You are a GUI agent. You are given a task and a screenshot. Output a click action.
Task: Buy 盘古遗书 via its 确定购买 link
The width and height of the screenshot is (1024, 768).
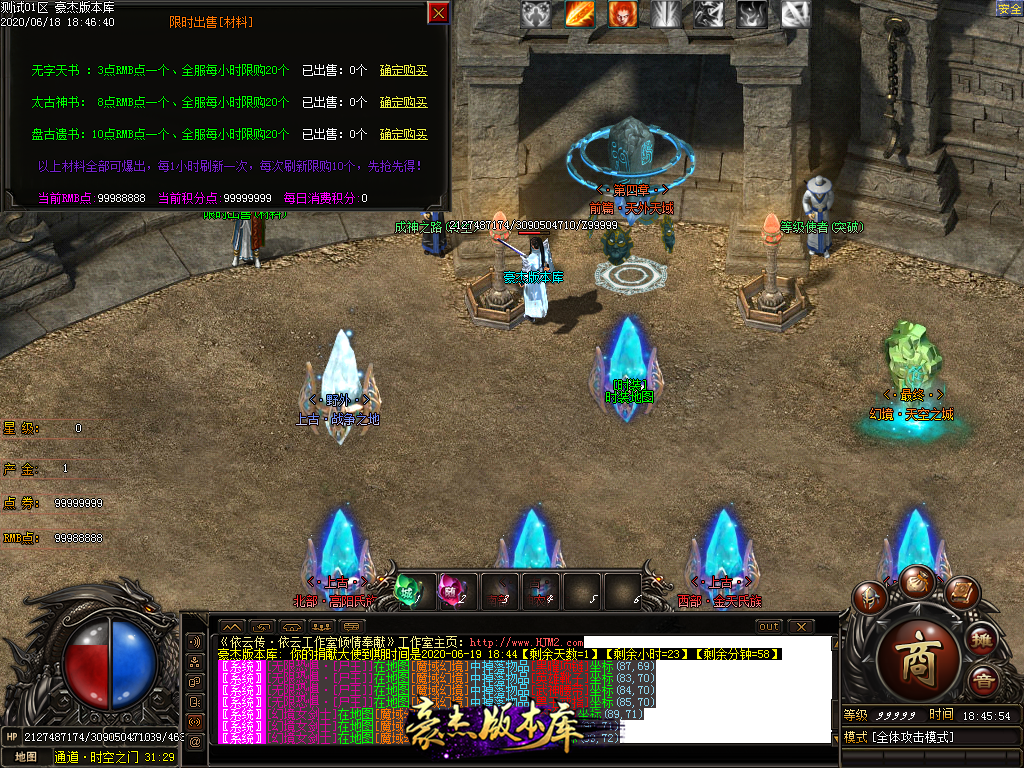coord(403,134)
